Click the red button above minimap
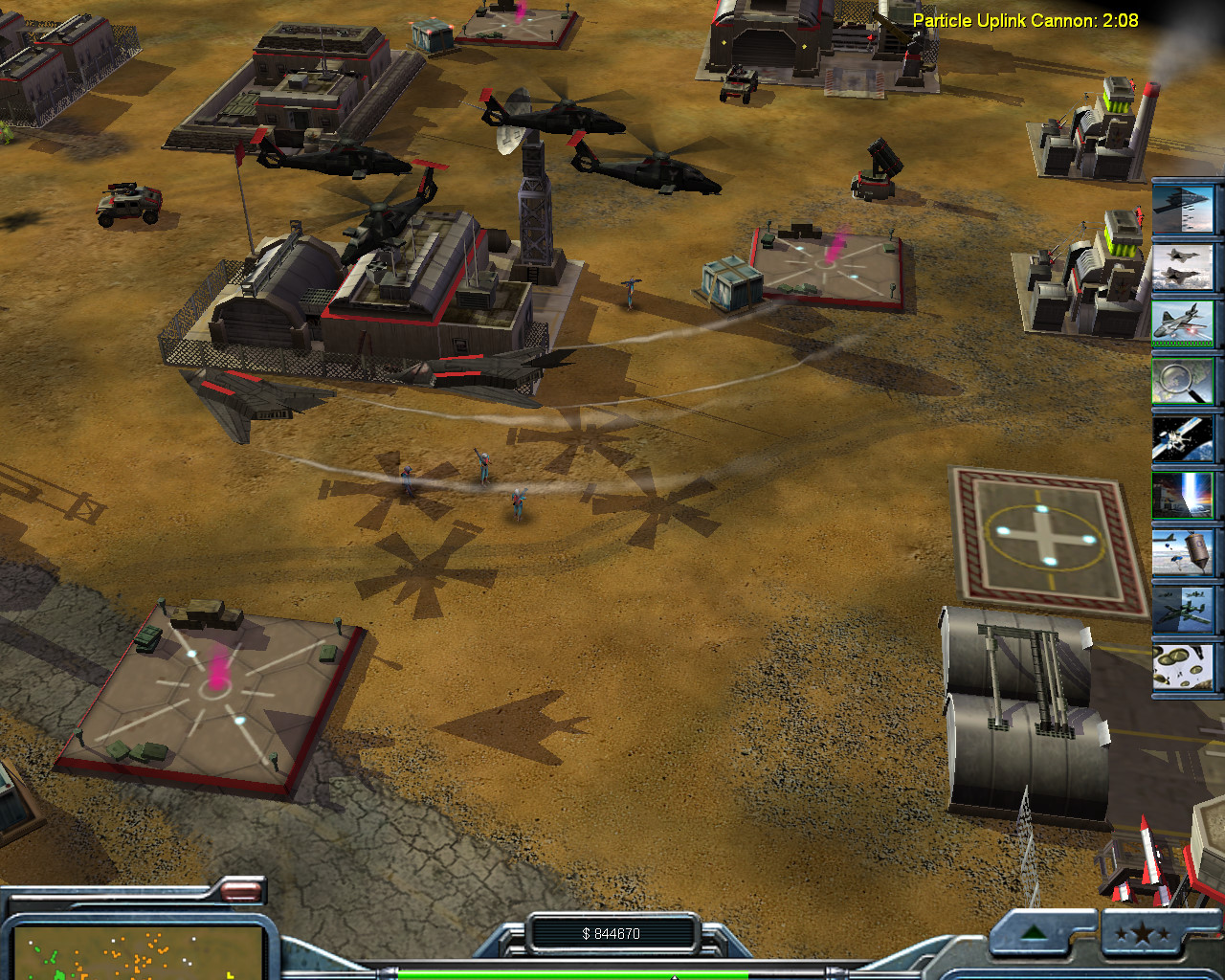The image size is (1225, 980). [x=241, y=892]
